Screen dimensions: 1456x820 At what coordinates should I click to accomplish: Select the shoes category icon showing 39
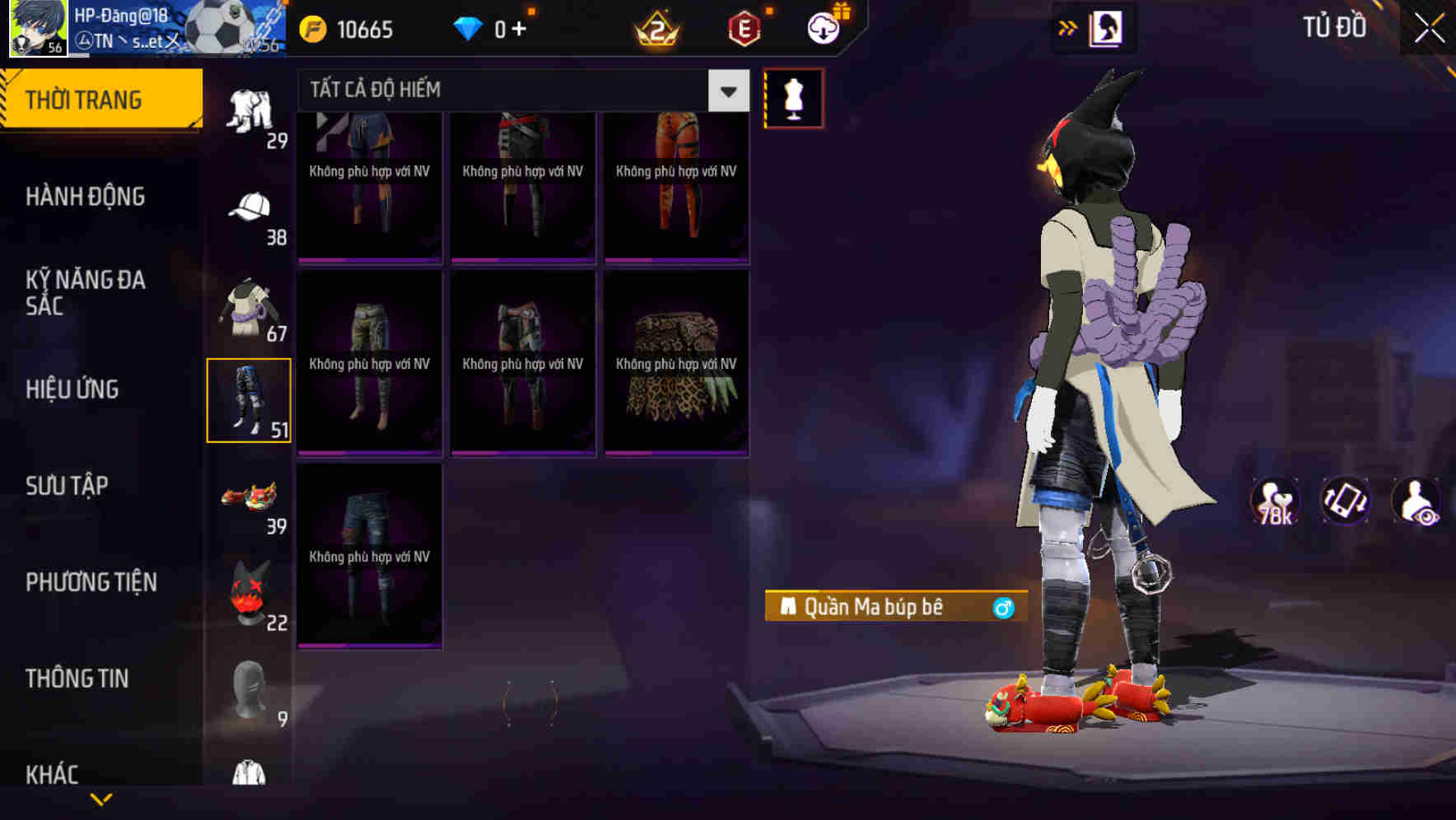[250, 498]
